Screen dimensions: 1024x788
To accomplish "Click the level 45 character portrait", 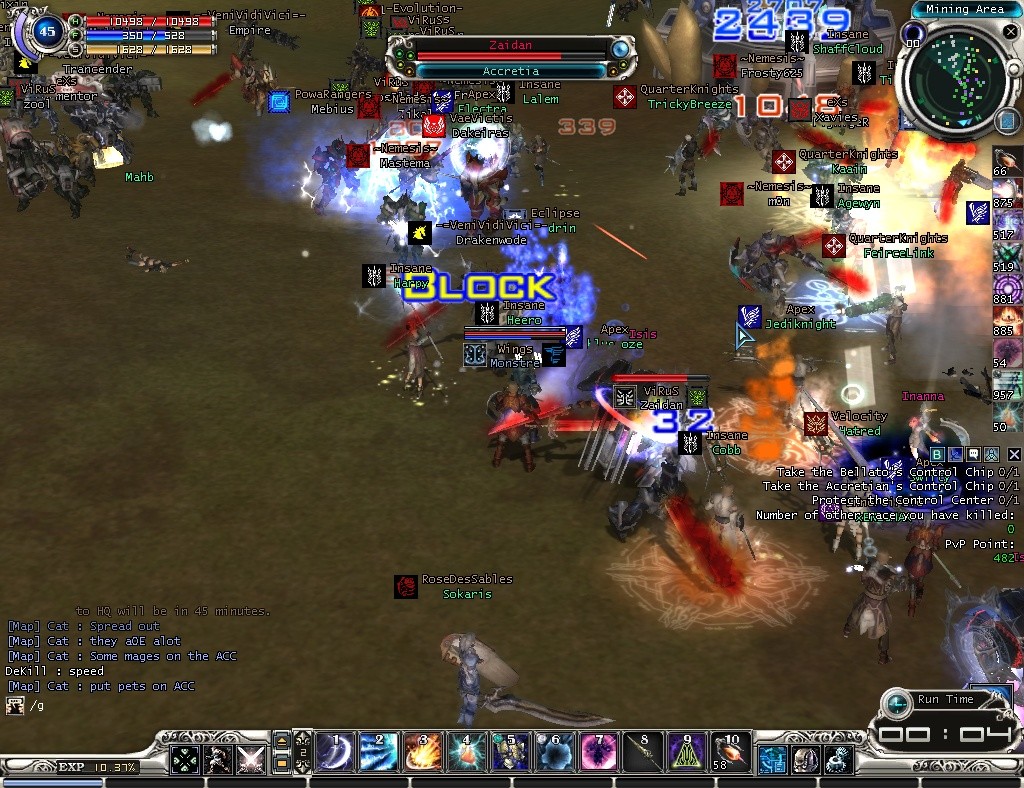I will [x=46, y=31].
